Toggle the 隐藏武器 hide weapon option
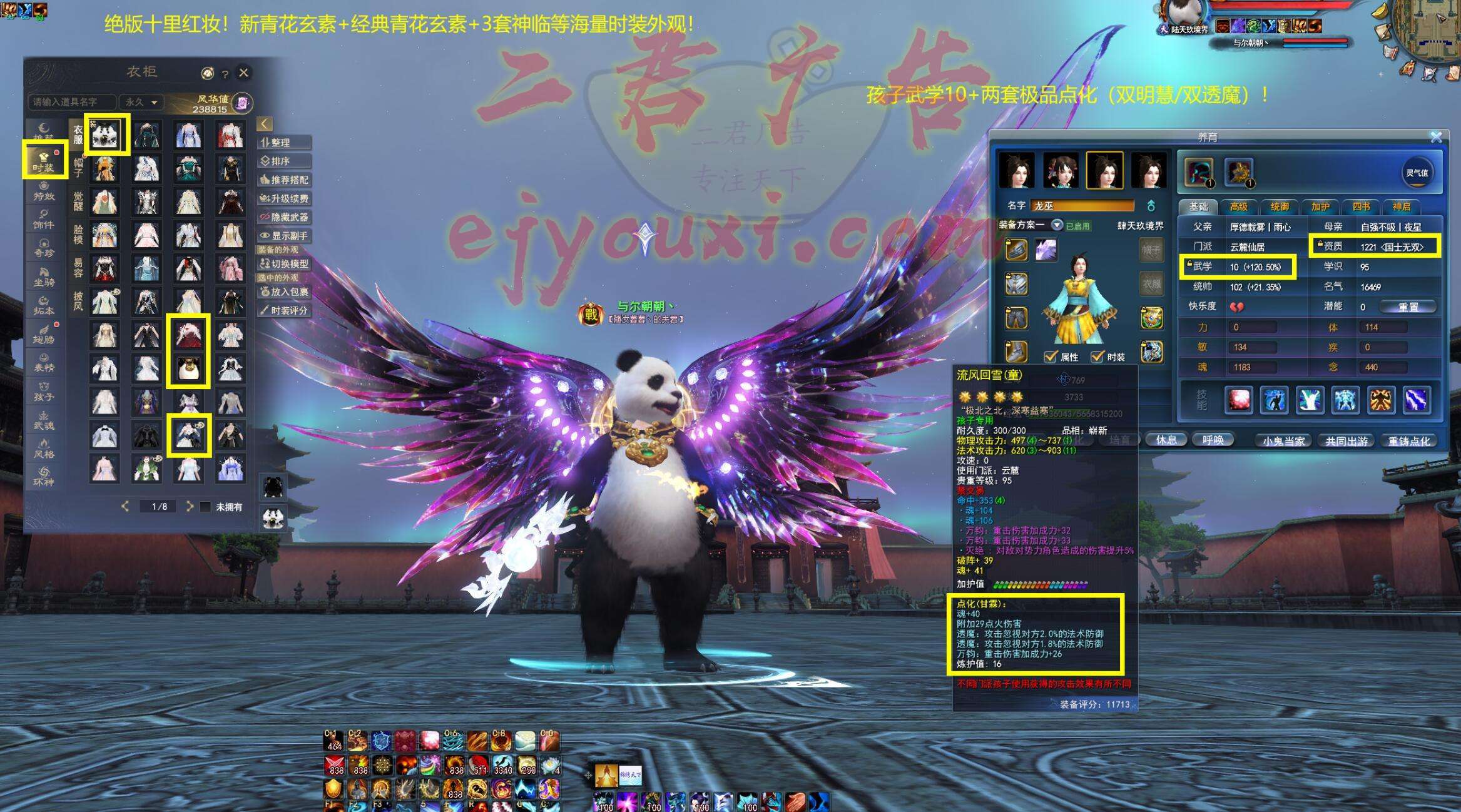 pyautogui.click(x=283, y=217)
